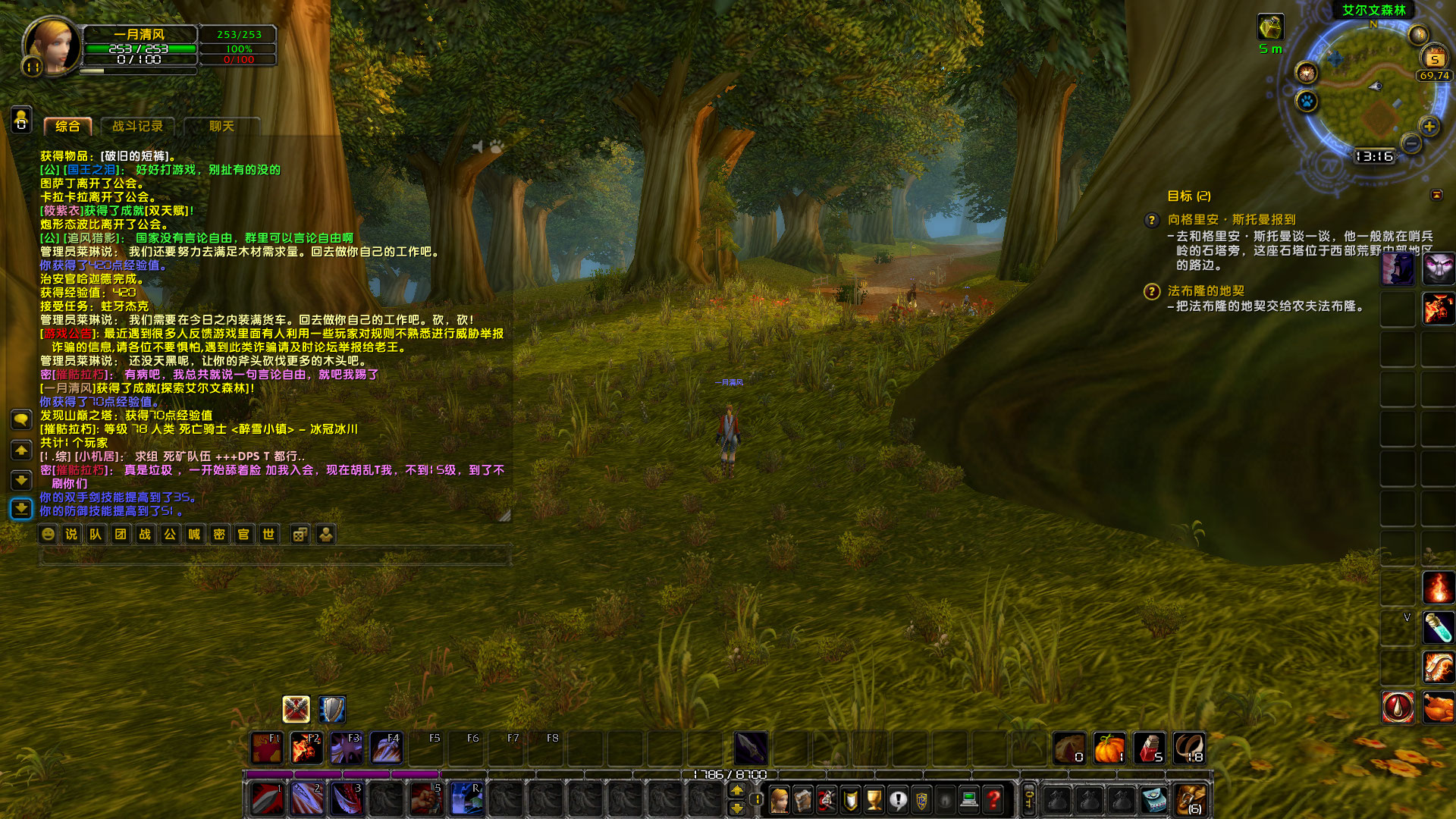This screenshot has width=1456, height=819.
Task: Open the emote smiley menu beside chat shortcuts
Action: pyautogui.click(x=47, y=534)
